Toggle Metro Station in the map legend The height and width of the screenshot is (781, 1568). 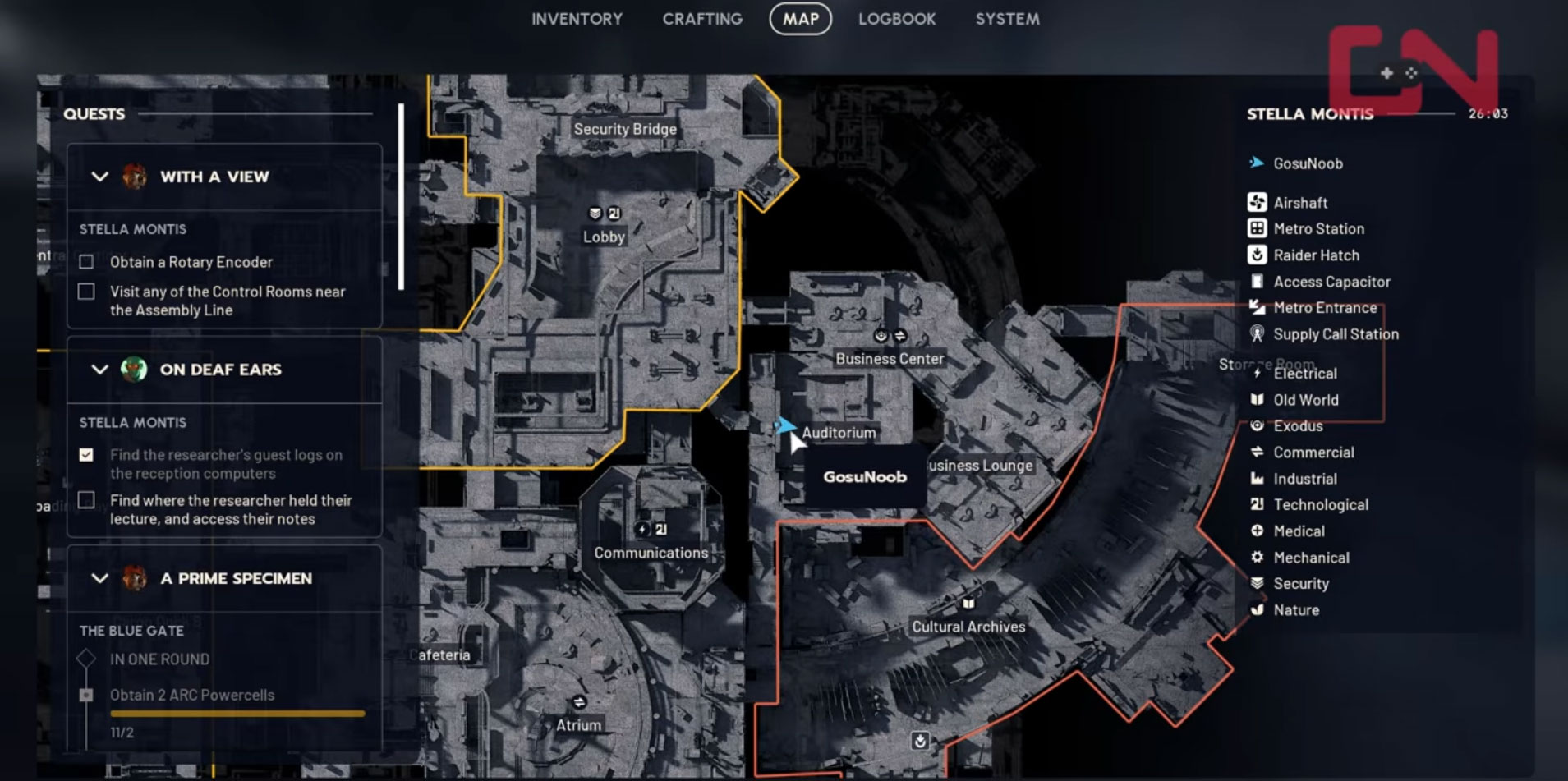(x=1317, y=229)
